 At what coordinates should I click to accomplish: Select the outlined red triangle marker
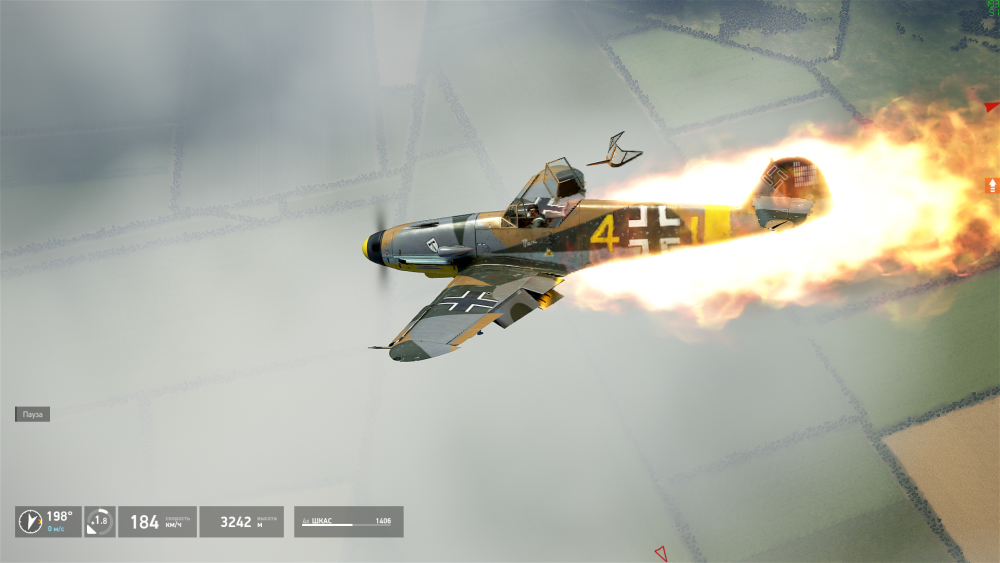click(661, 552)
